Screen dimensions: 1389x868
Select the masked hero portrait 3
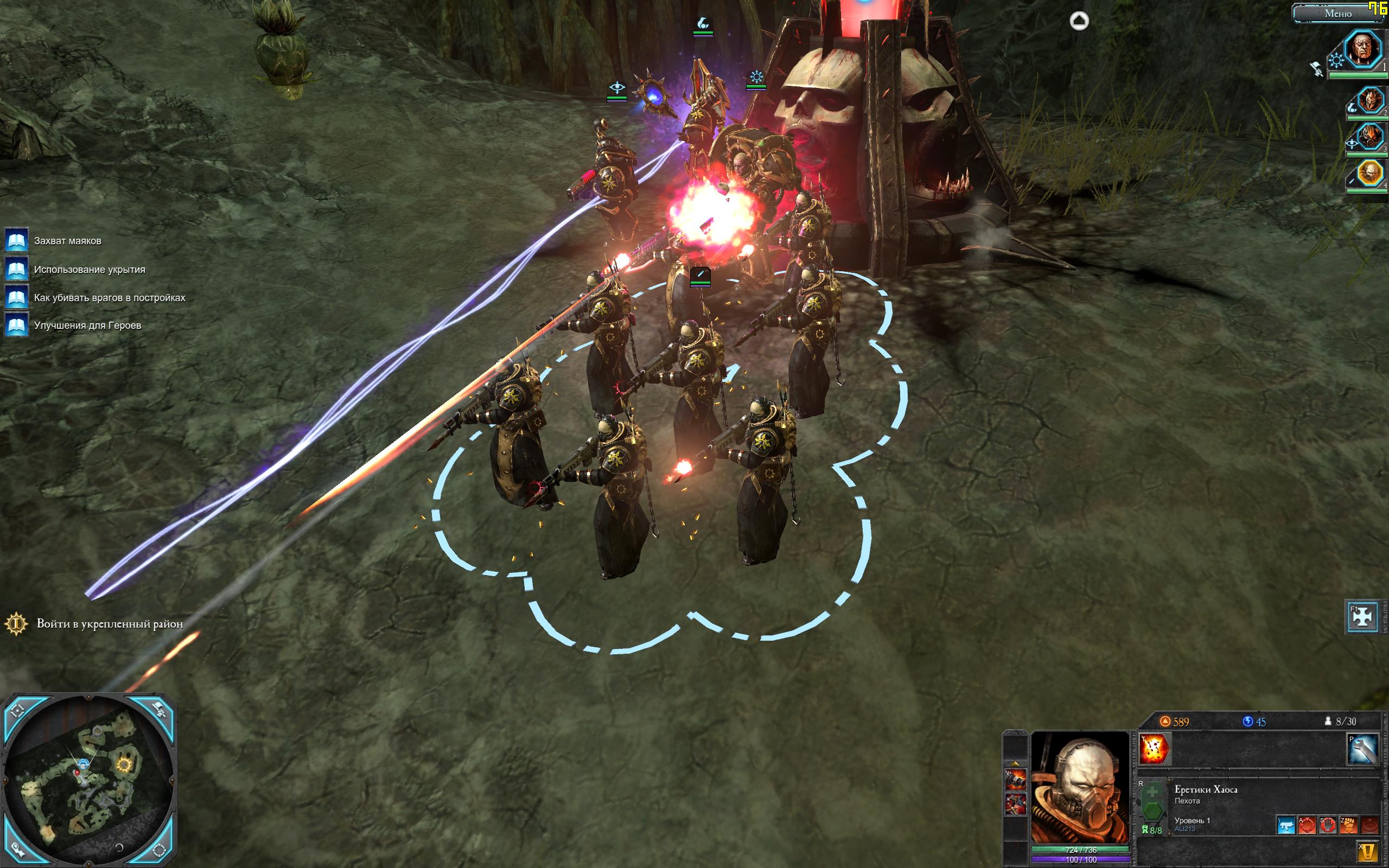pos(1371,137)
